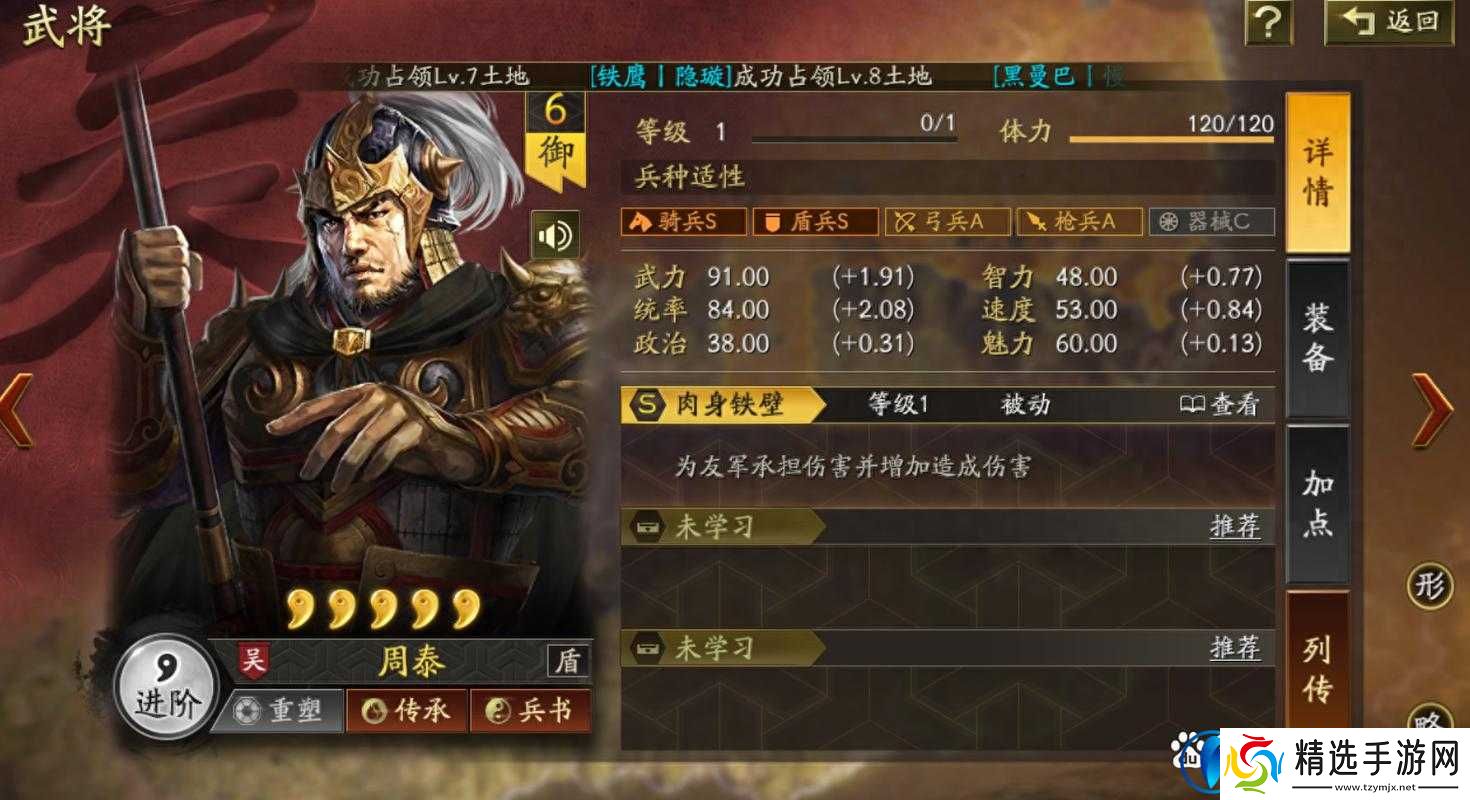
Task: Open the 加点 stat allocation tab
Action: coord(1316,500)
